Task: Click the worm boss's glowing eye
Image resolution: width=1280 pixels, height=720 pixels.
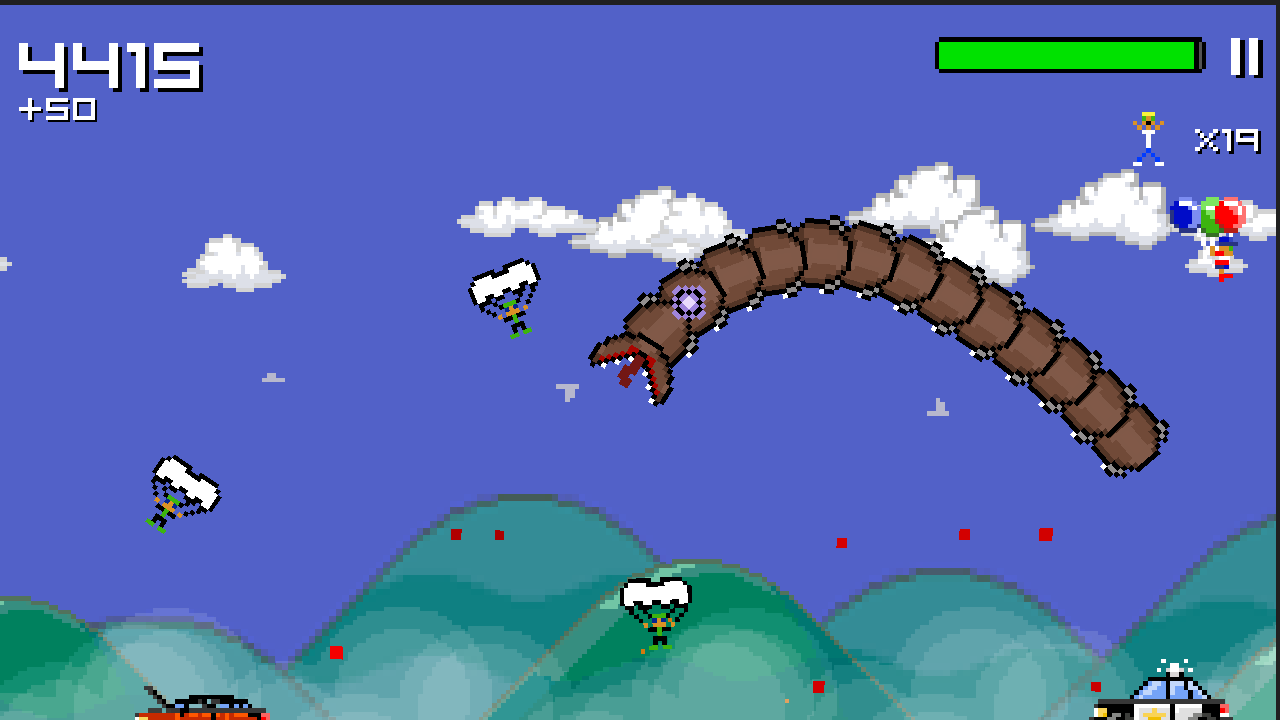Action: [688, 300]
